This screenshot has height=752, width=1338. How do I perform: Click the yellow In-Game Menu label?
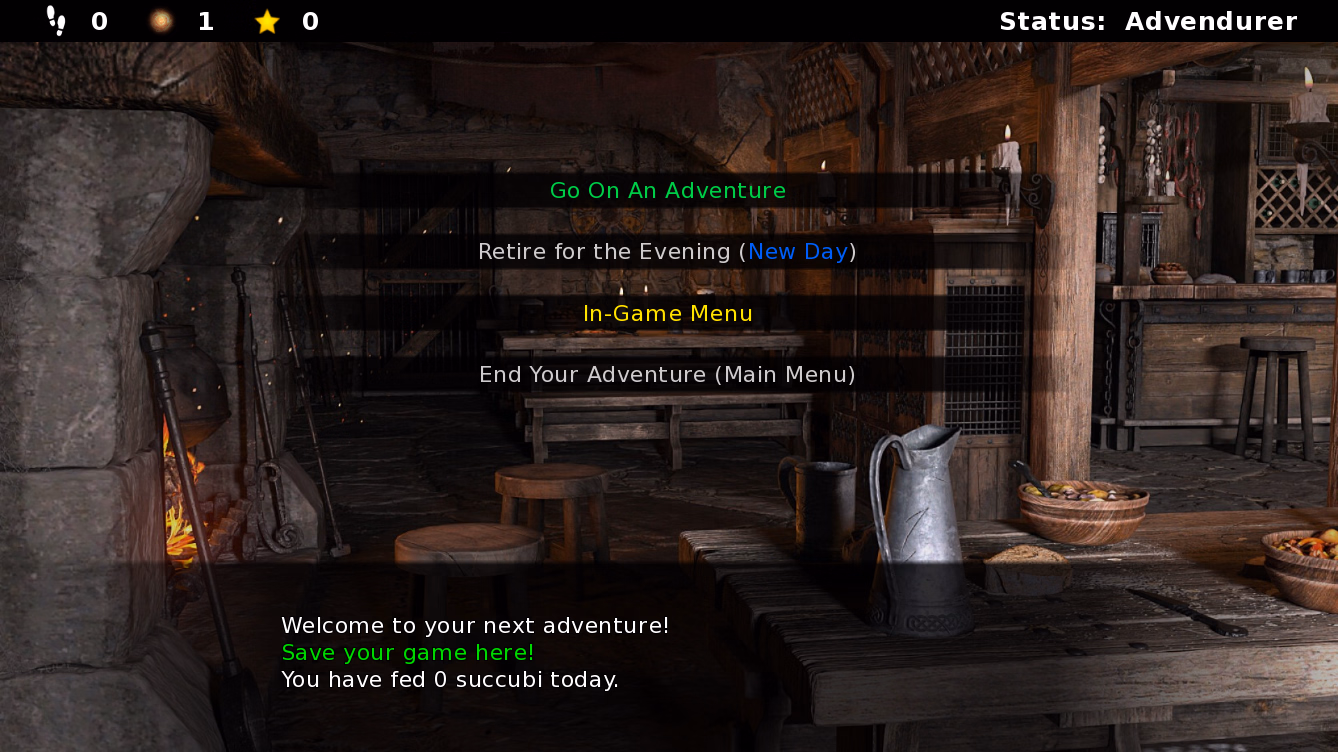click(667, 313)
